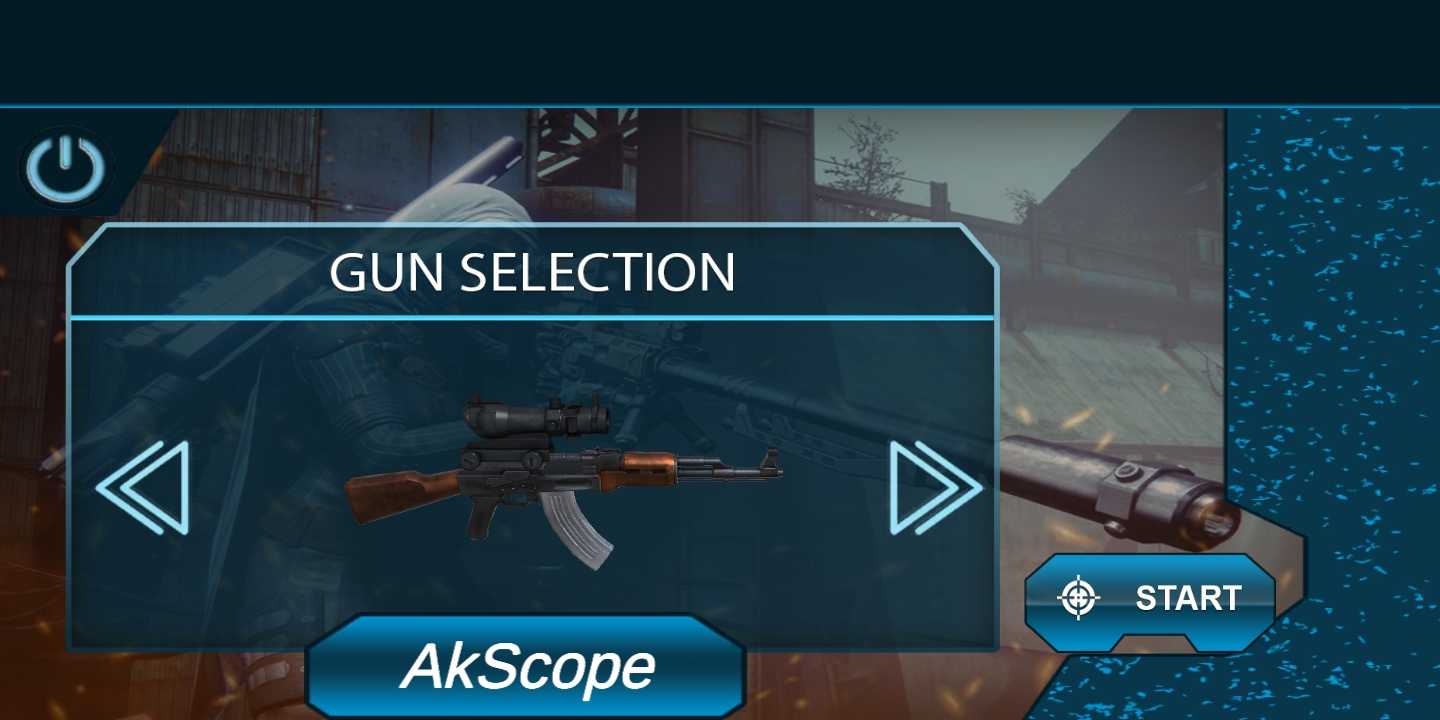The image size is (1440, 720).
Task: Hit the backward arrow to view previous weapon
Action: tap(147, 488)
